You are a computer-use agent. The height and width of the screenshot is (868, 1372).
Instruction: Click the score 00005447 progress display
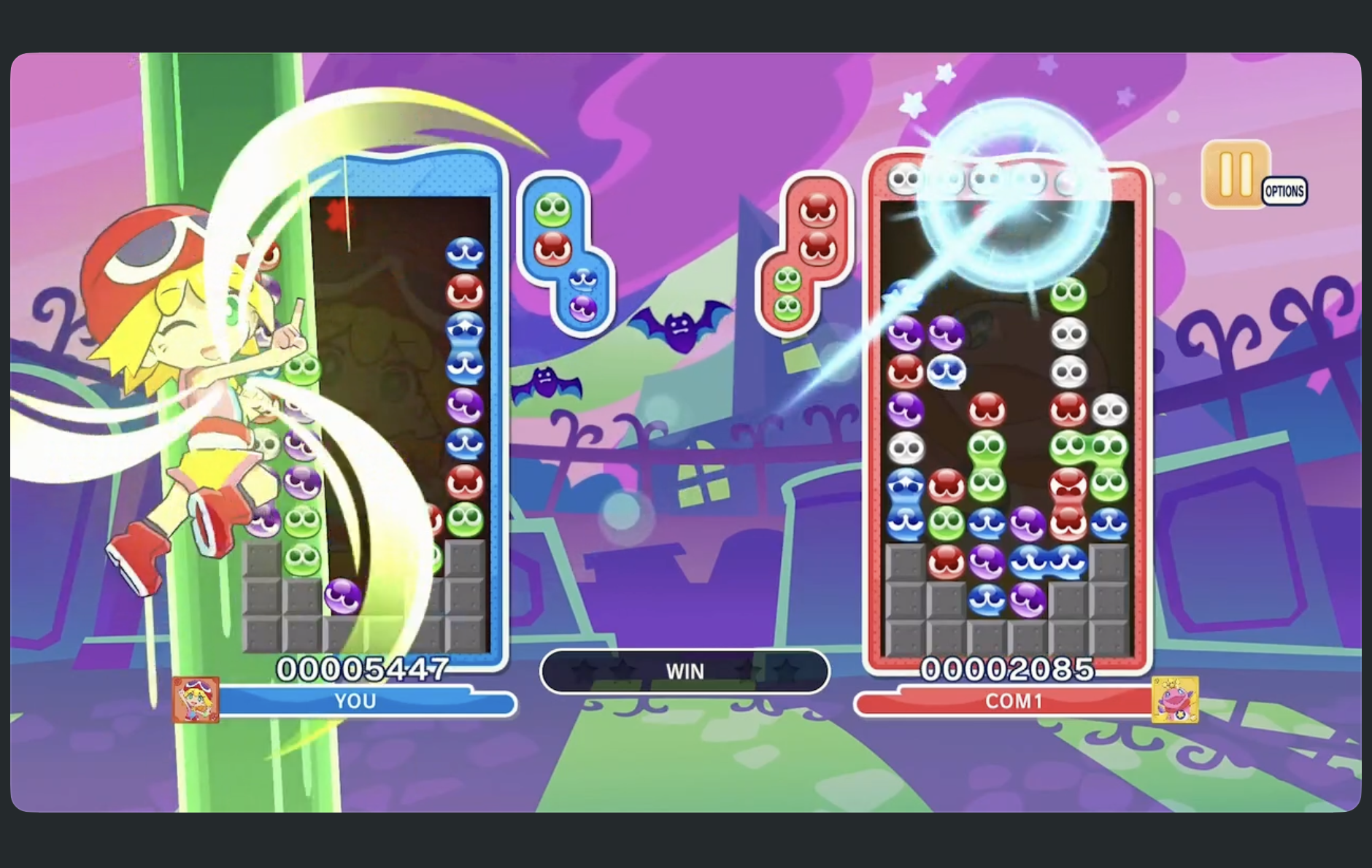[x=363, y=666]
